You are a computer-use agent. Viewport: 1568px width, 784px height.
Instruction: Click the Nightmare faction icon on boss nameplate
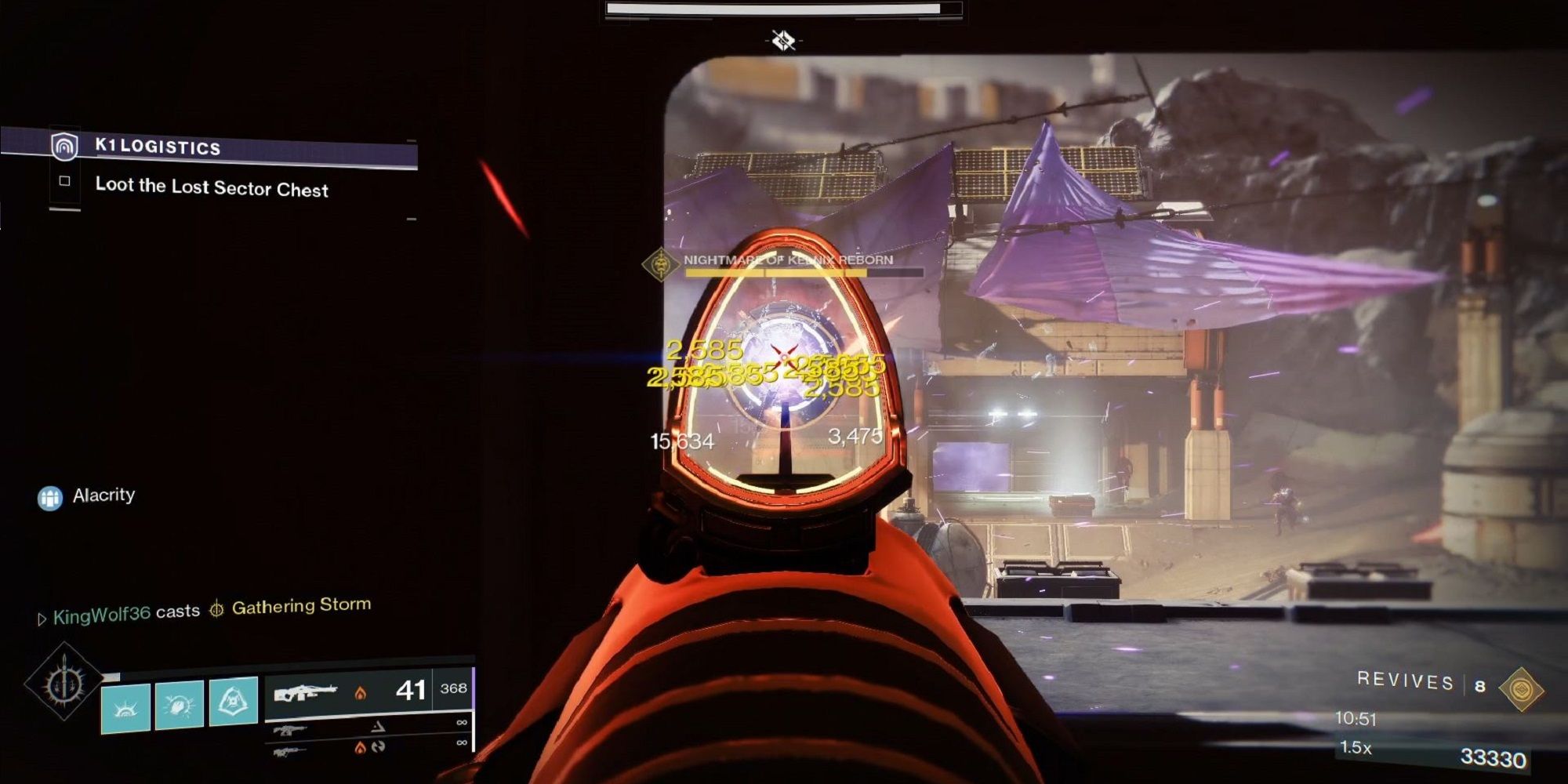(662, 265)
